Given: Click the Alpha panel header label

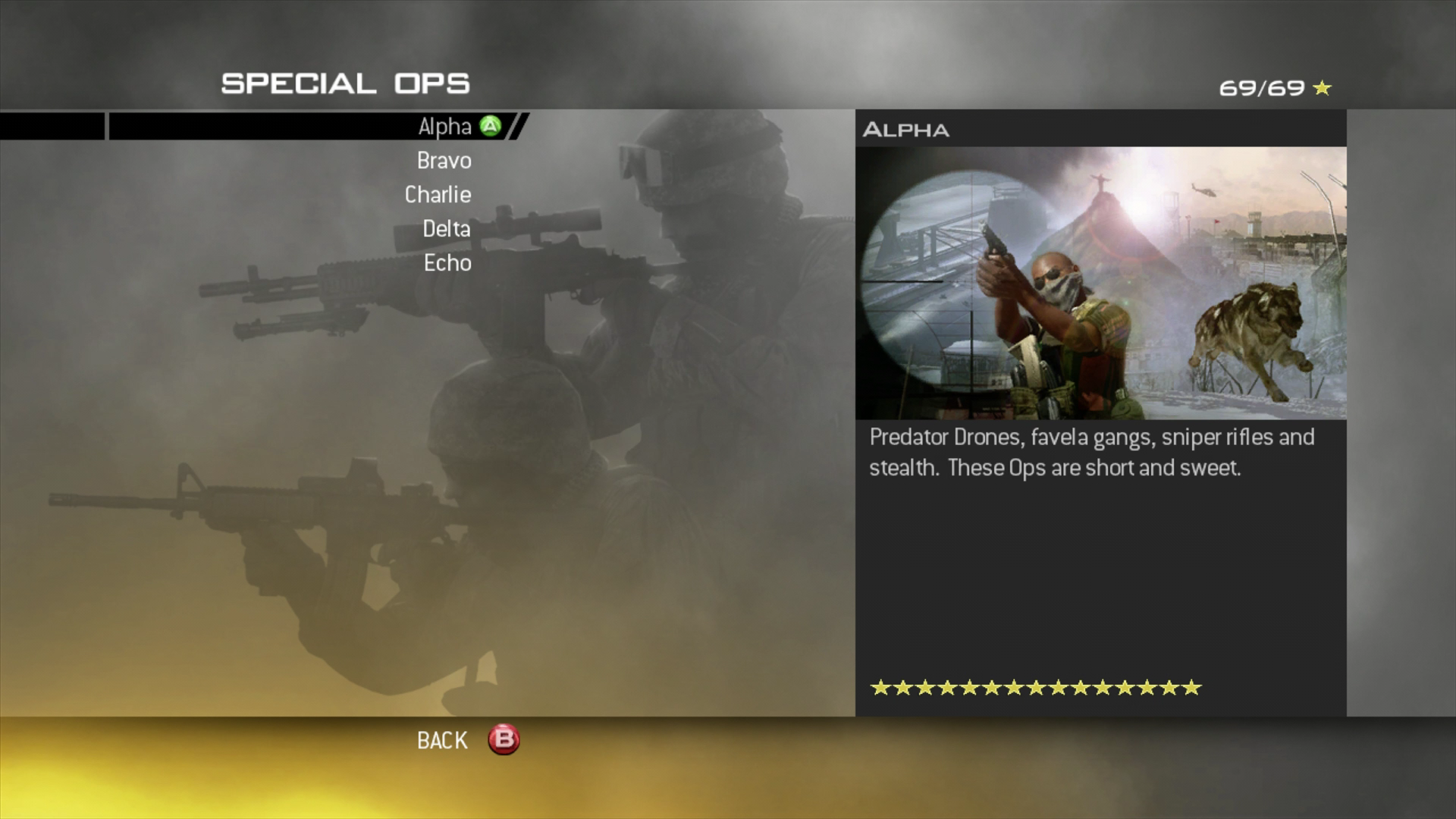Looking at the screenshot, I should click(907, 130).
